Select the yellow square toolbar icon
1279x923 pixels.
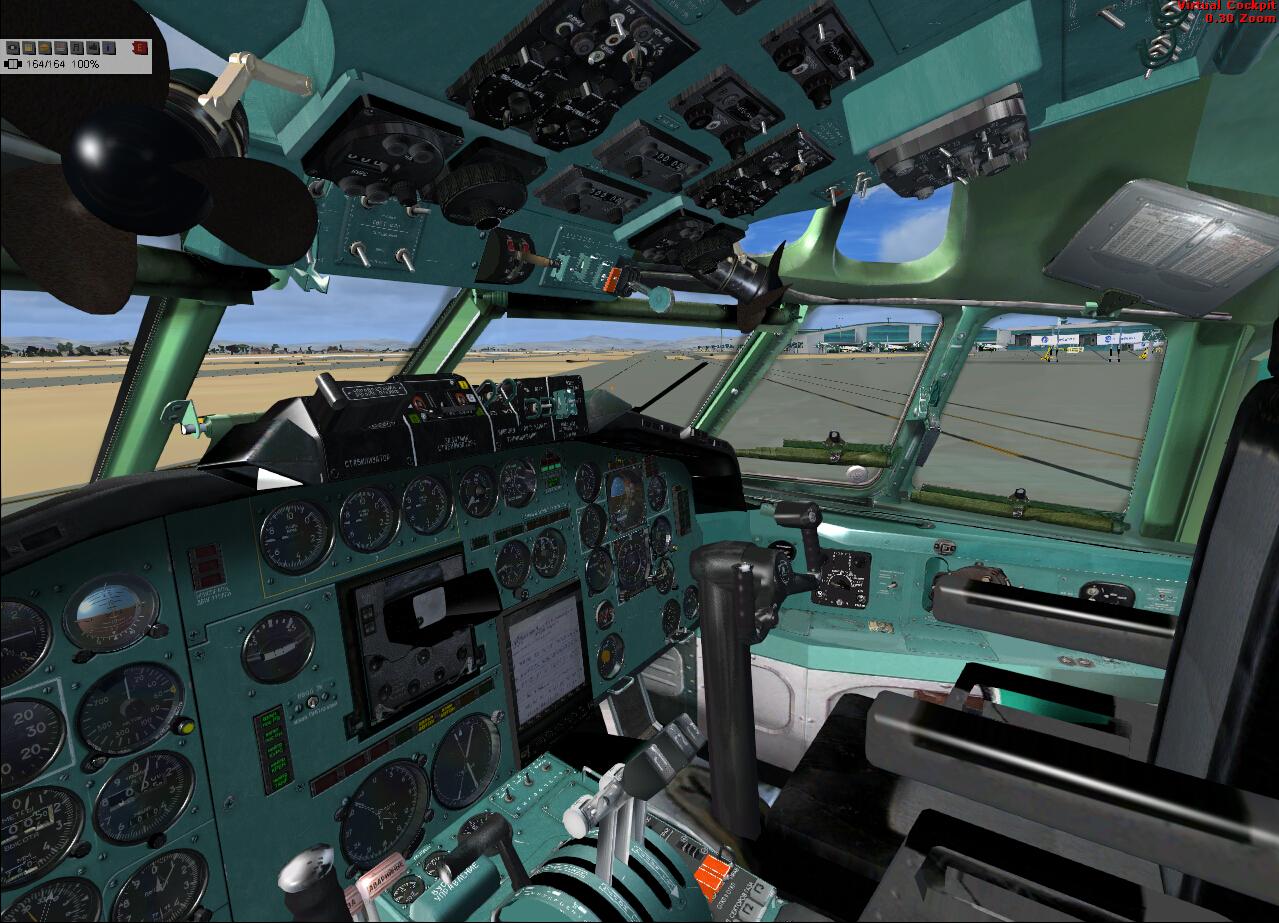click(29, 47)
